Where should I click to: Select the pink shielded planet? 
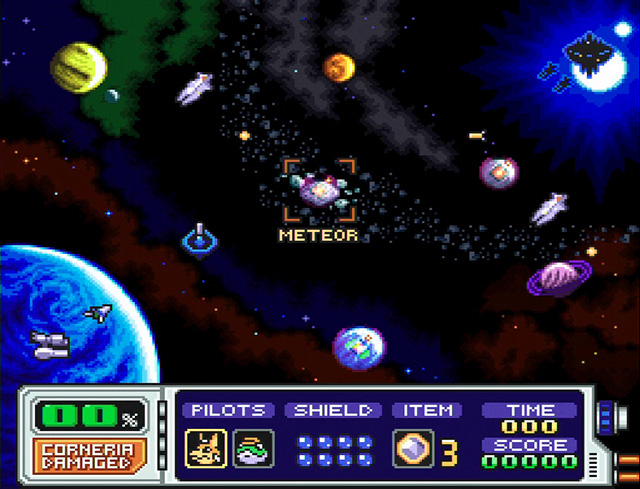(498, 172)
